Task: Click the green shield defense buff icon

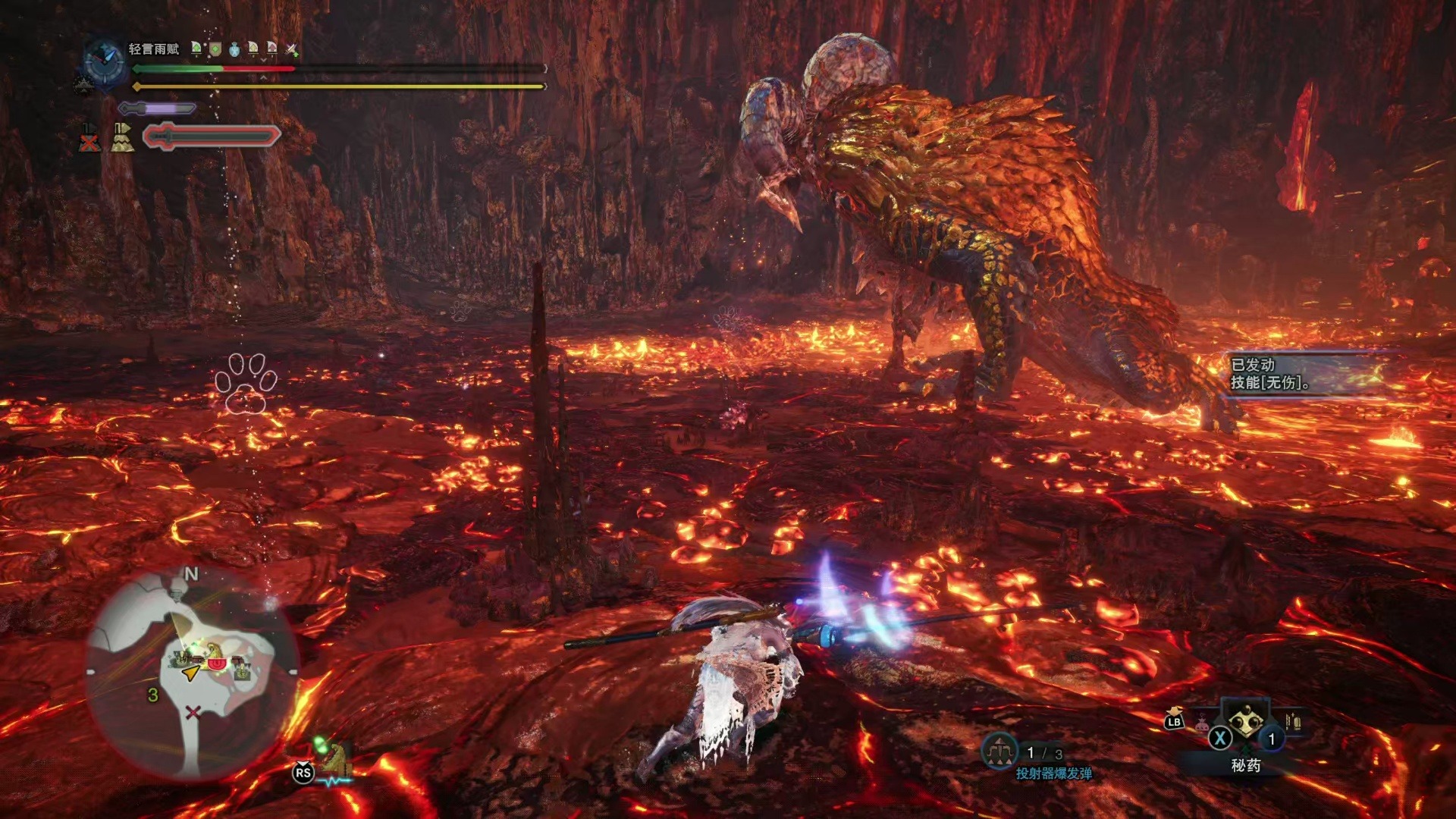Action: [x=215, y=50]
